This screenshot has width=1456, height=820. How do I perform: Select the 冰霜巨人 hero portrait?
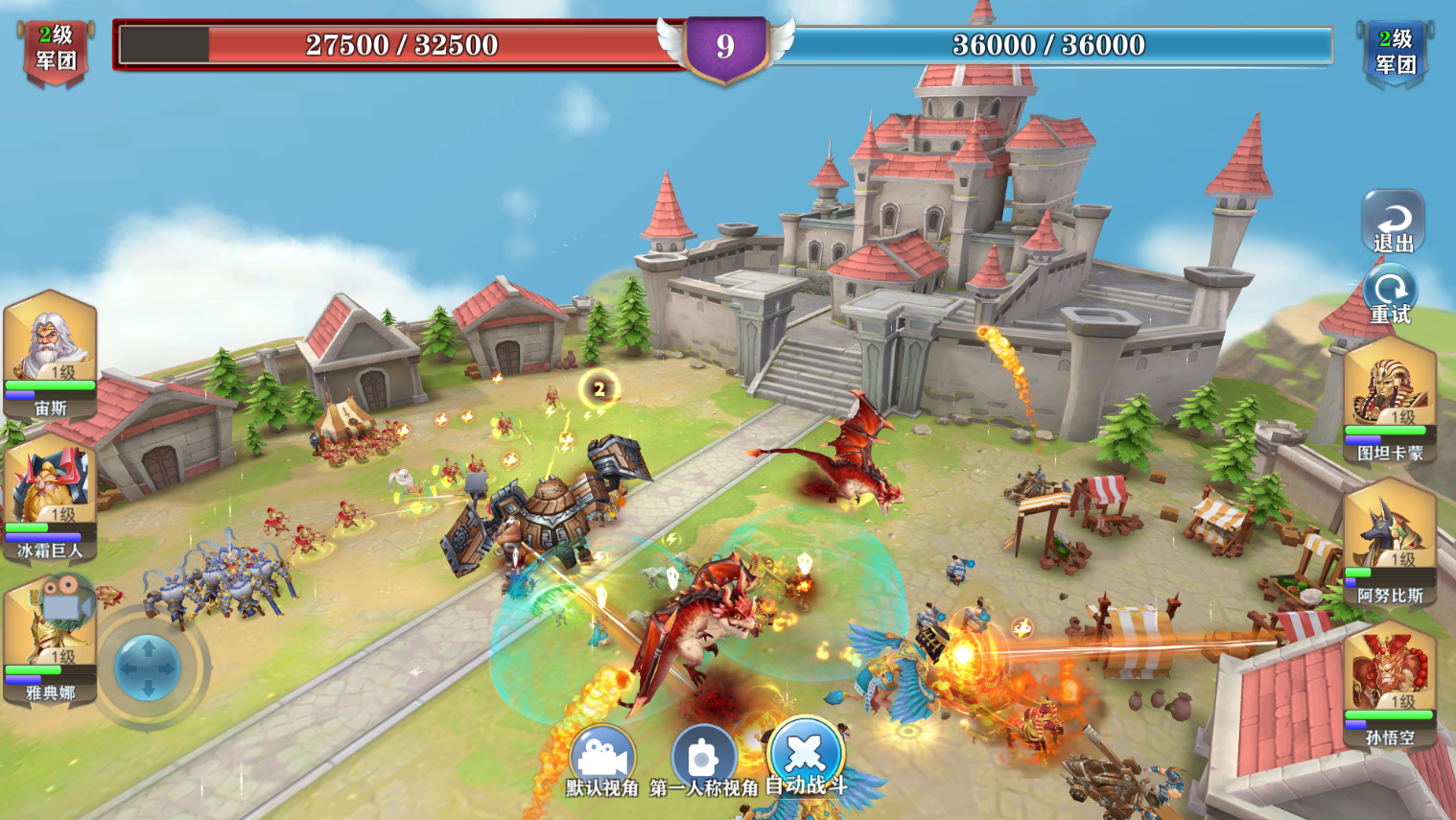(x=50, y=495)
